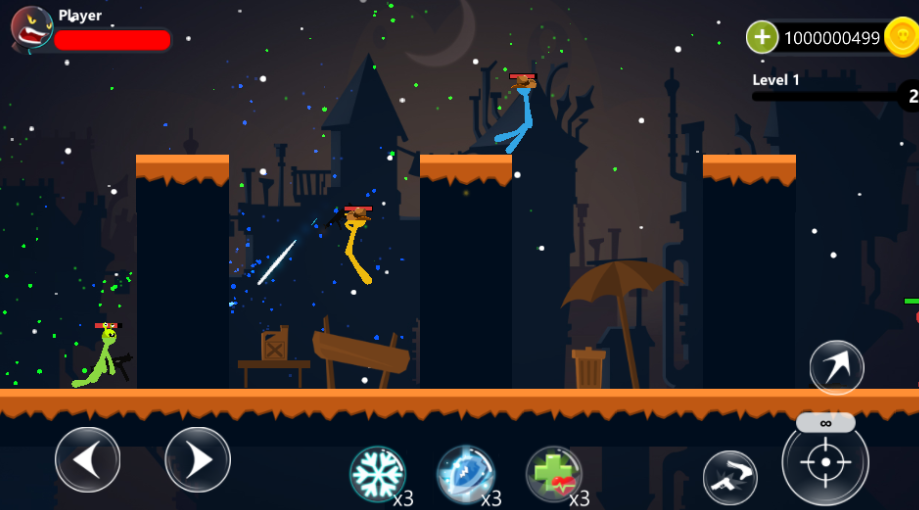Click the player avatar portrait
This screenshot has width=919, height=510.
pos(31,28)
